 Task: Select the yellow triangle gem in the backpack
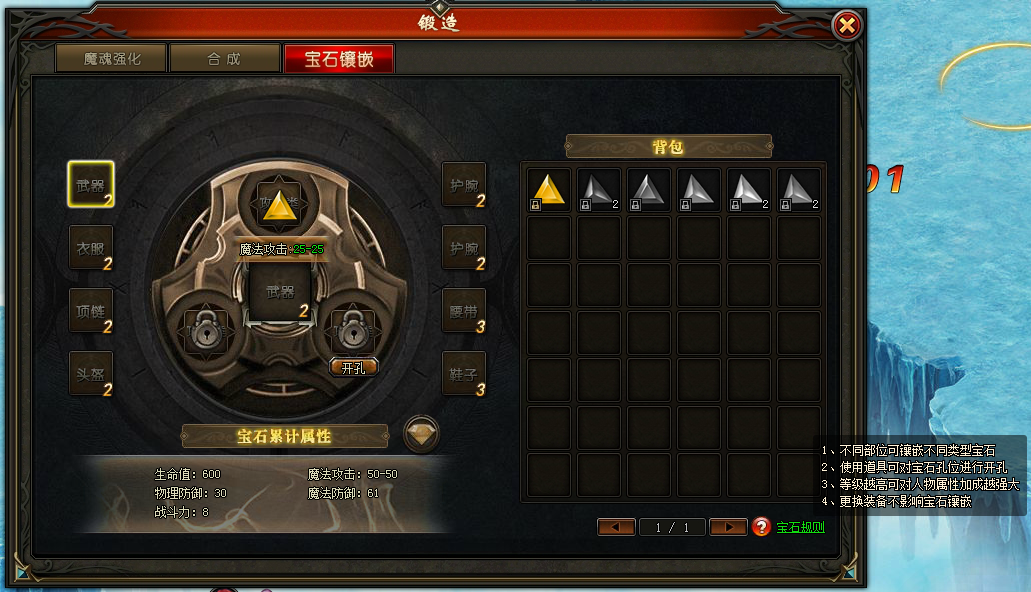(x=549, y=190)
